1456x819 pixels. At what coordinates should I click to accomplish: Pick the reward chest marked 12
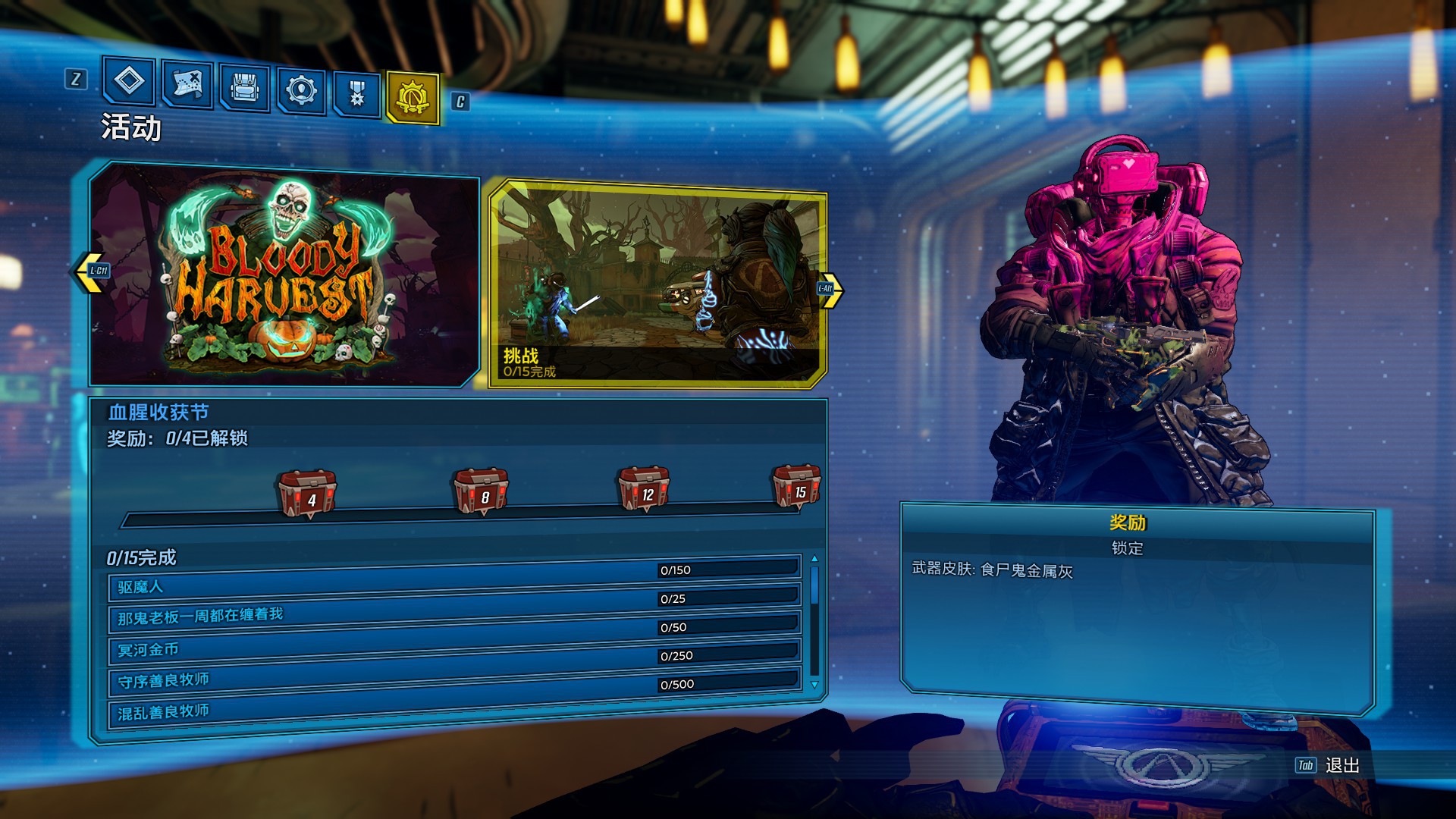(x=644, y=488)
